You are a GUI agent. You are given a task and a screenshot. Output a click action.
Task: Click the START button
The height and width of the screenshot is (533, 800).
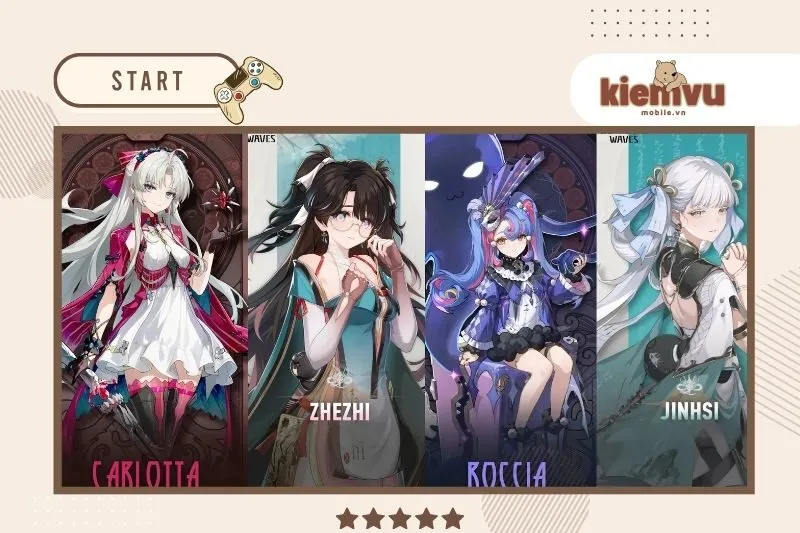pos(147,80)
